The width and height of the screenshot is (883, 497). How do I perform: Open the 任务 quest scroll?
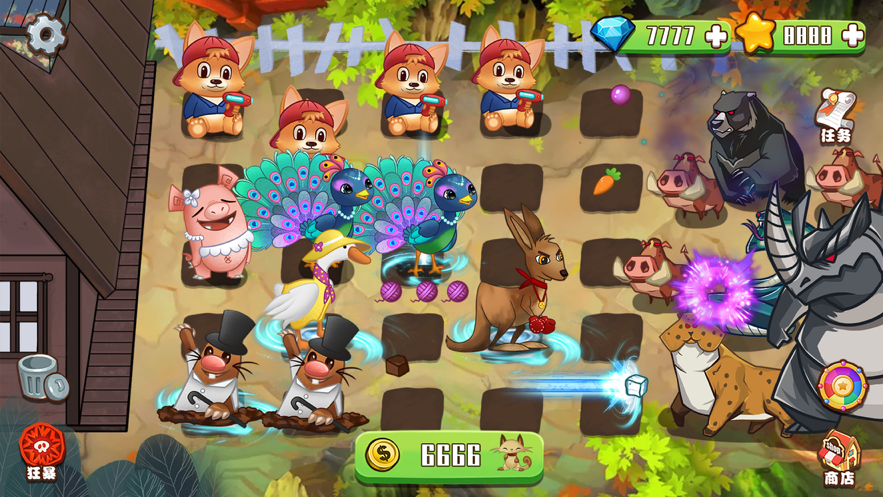pos(836,115)
